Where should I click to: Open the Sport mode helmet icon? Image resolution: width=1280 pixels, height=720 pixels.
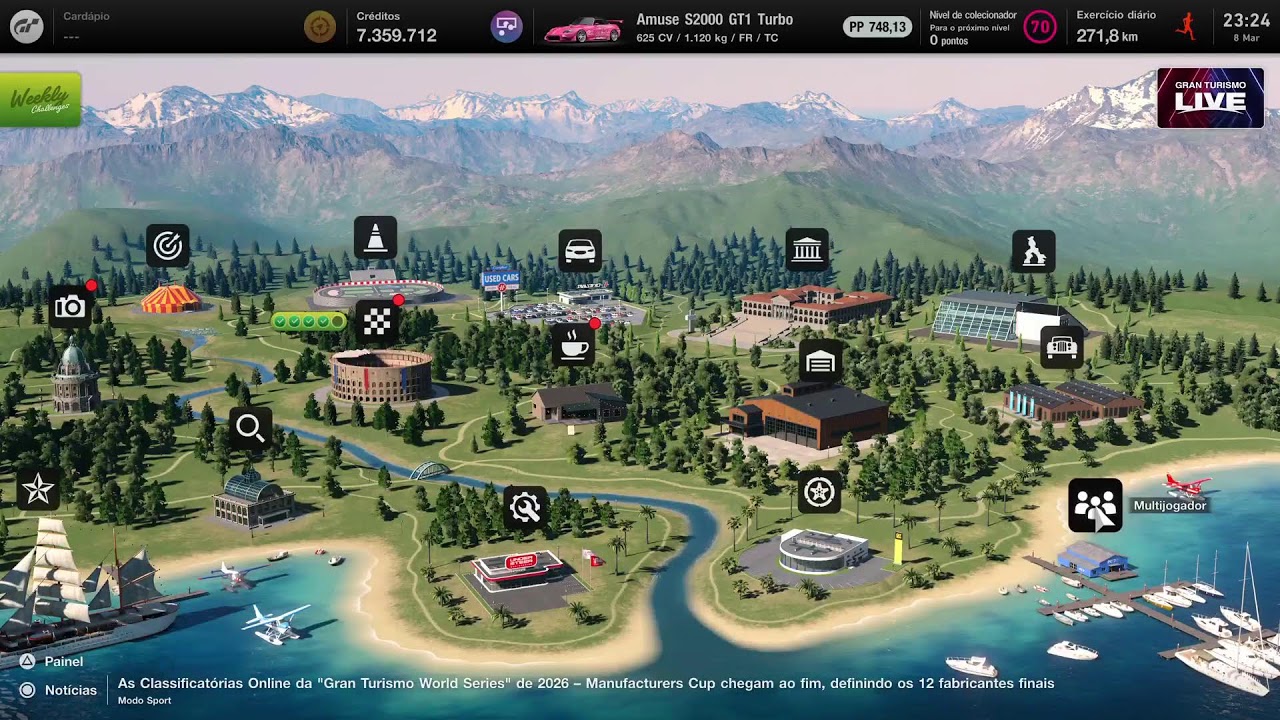tap(1033, 251)
